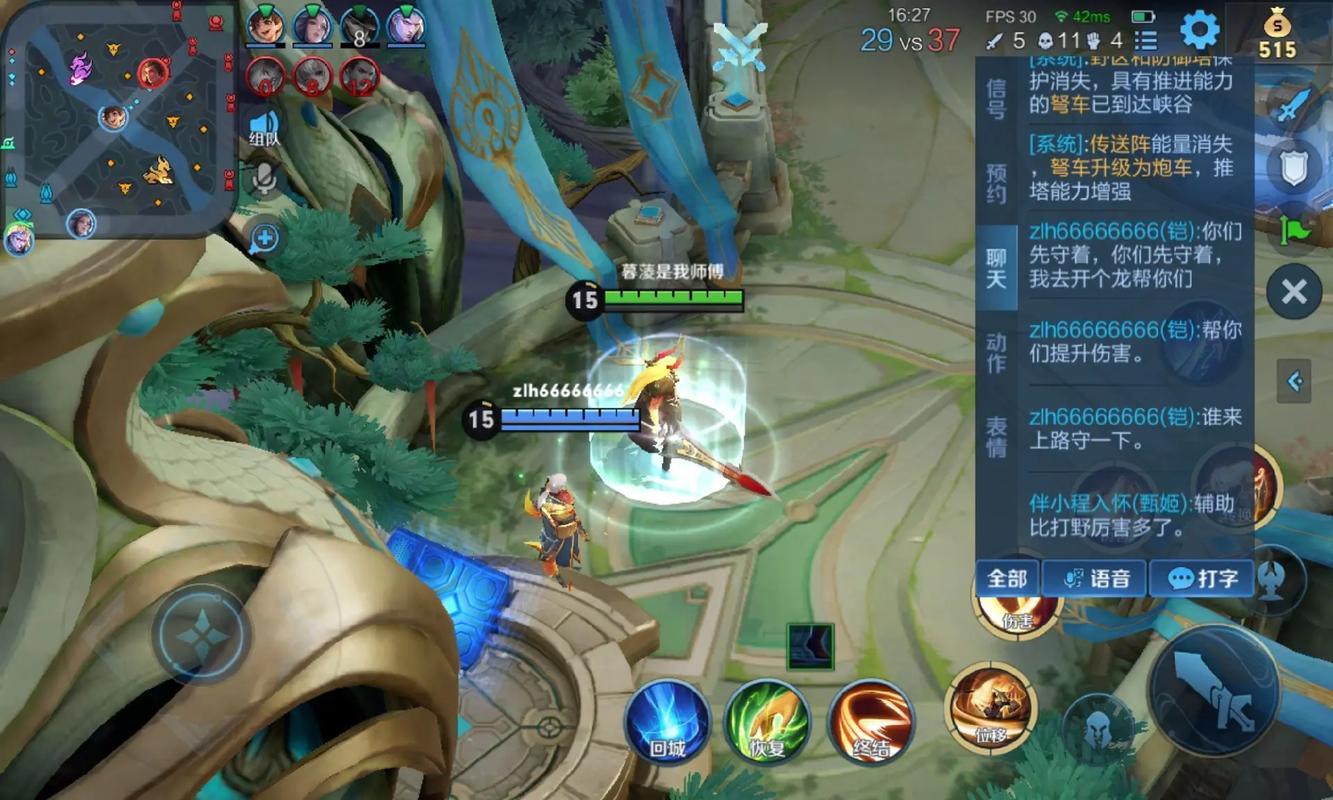Expand the scoreboard list icon
The height and width of the screenshot is (800, 1333).
point(1146,38)
